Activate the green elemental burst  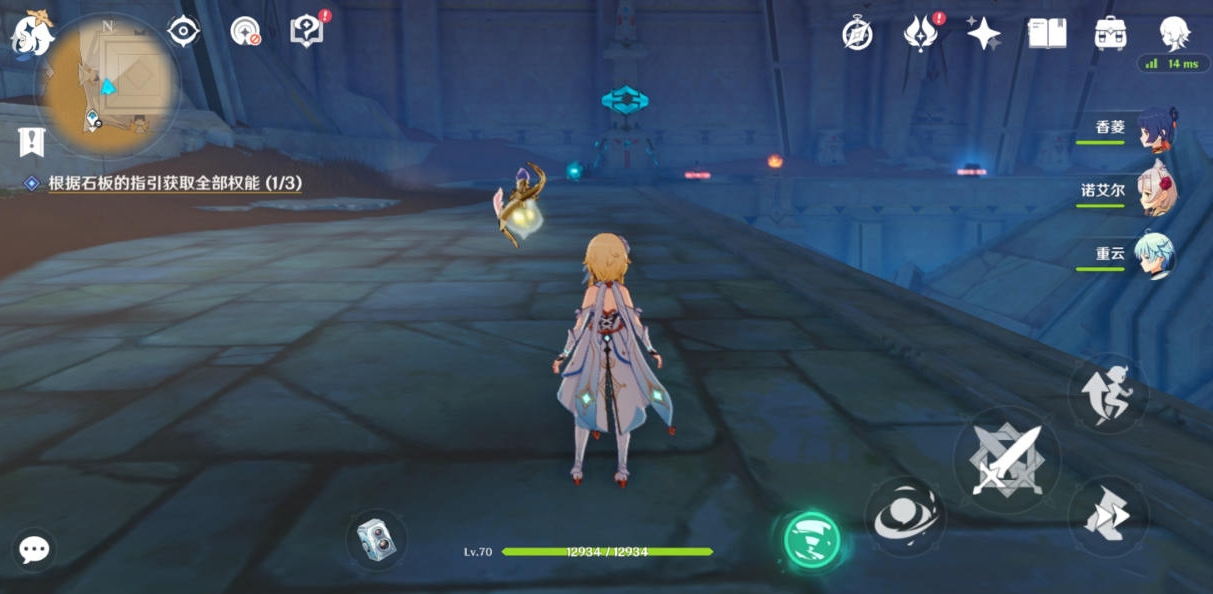(x=810, y=540)
